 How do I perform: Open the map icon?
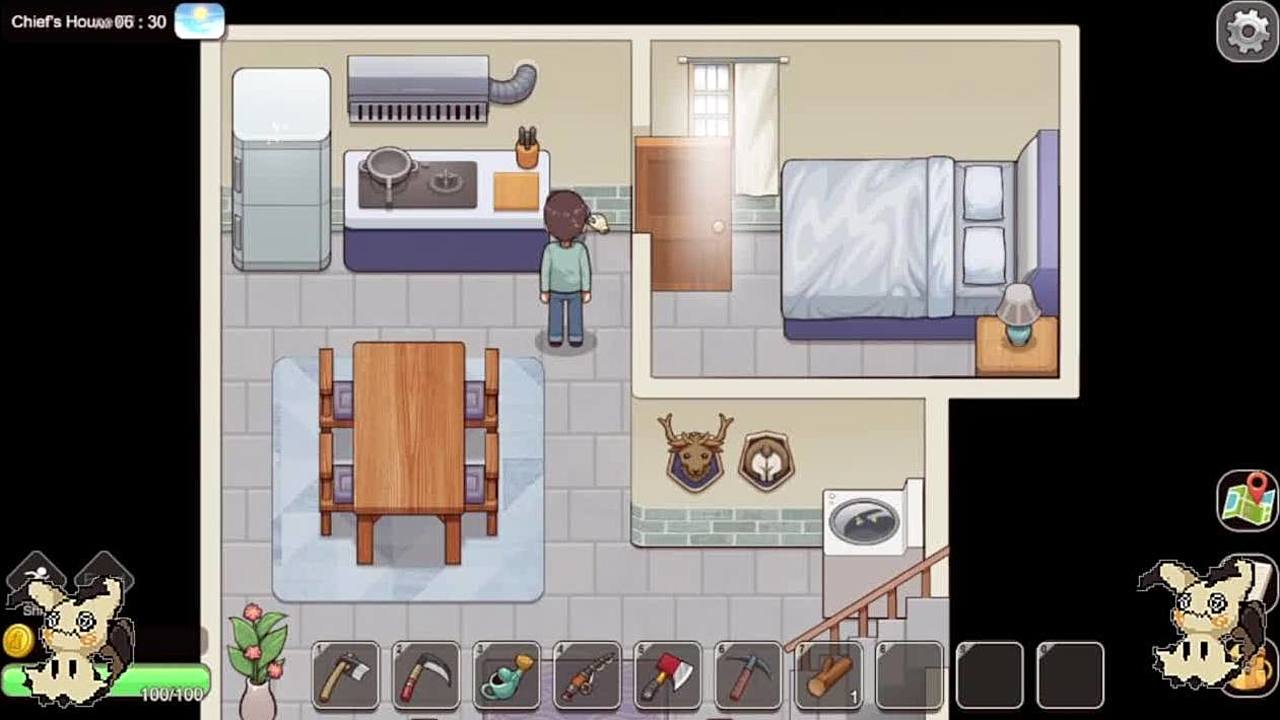point(1247,499)
